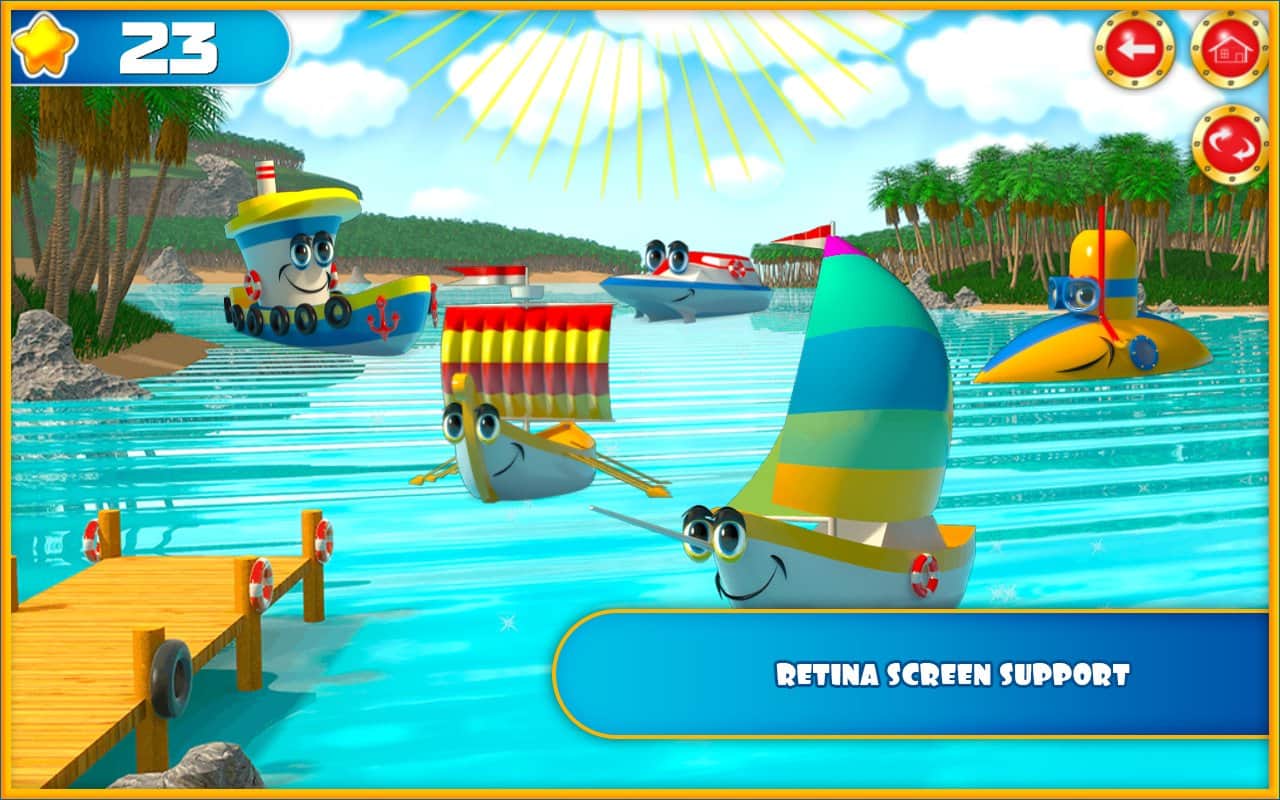Tap the lifebuoy hanging on the tugboat
The width and height of the screenshot is (1280, 800).
click(x=252, y=282)
